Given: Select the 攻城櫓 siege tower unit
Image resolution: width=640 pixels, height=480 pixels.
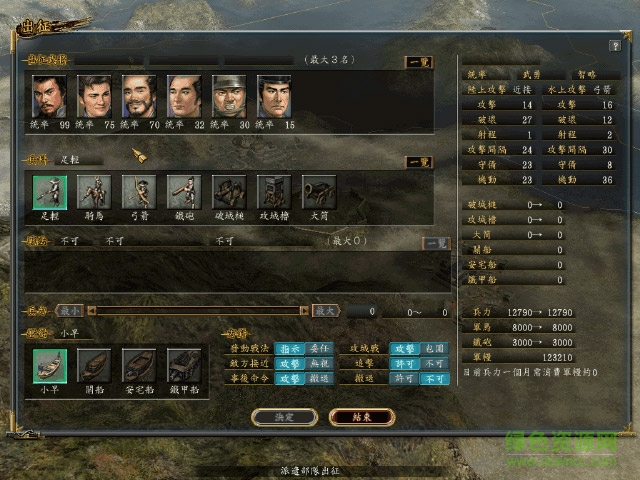Looking at the screenshot, I should 274,191.
